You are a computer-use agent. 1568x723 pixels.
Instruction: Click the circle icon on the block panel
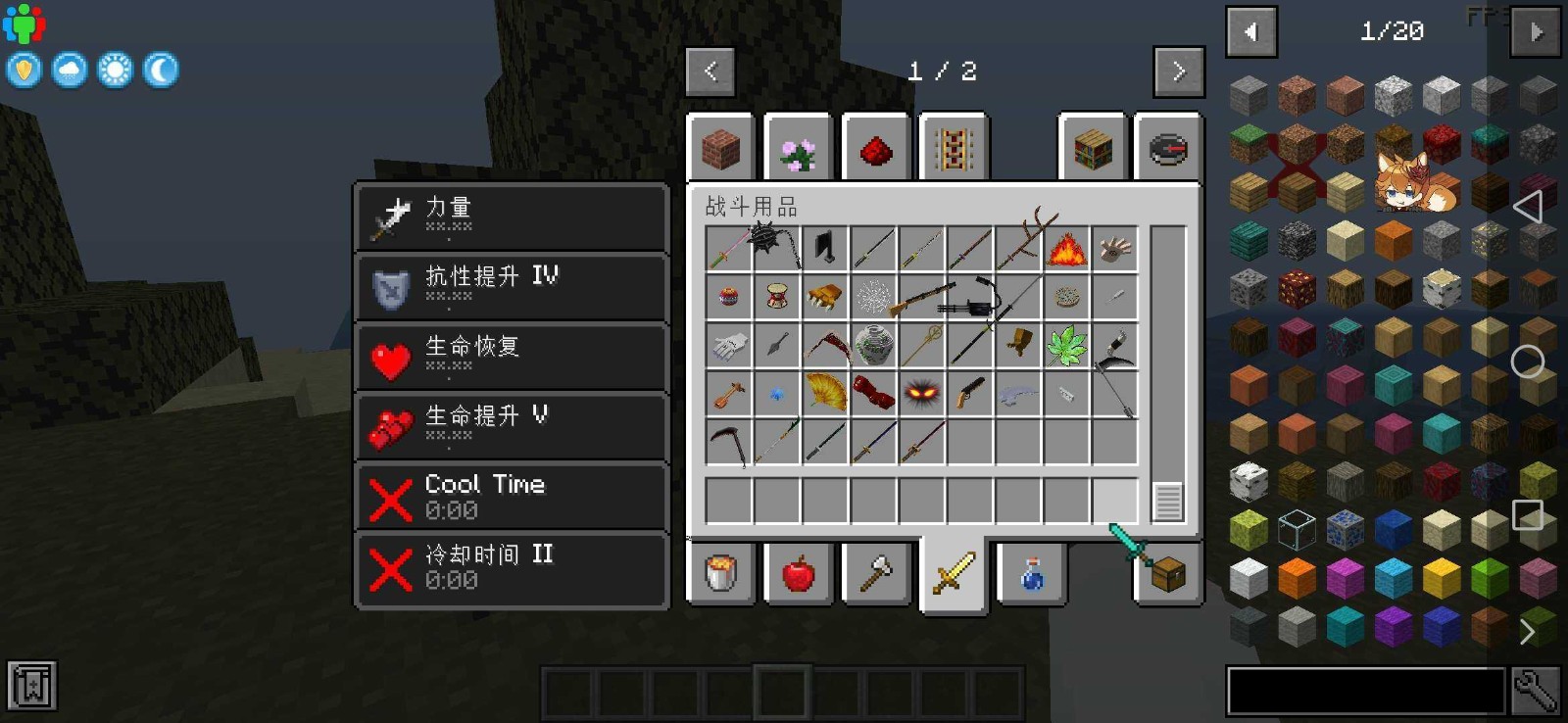pos(1528,361)
